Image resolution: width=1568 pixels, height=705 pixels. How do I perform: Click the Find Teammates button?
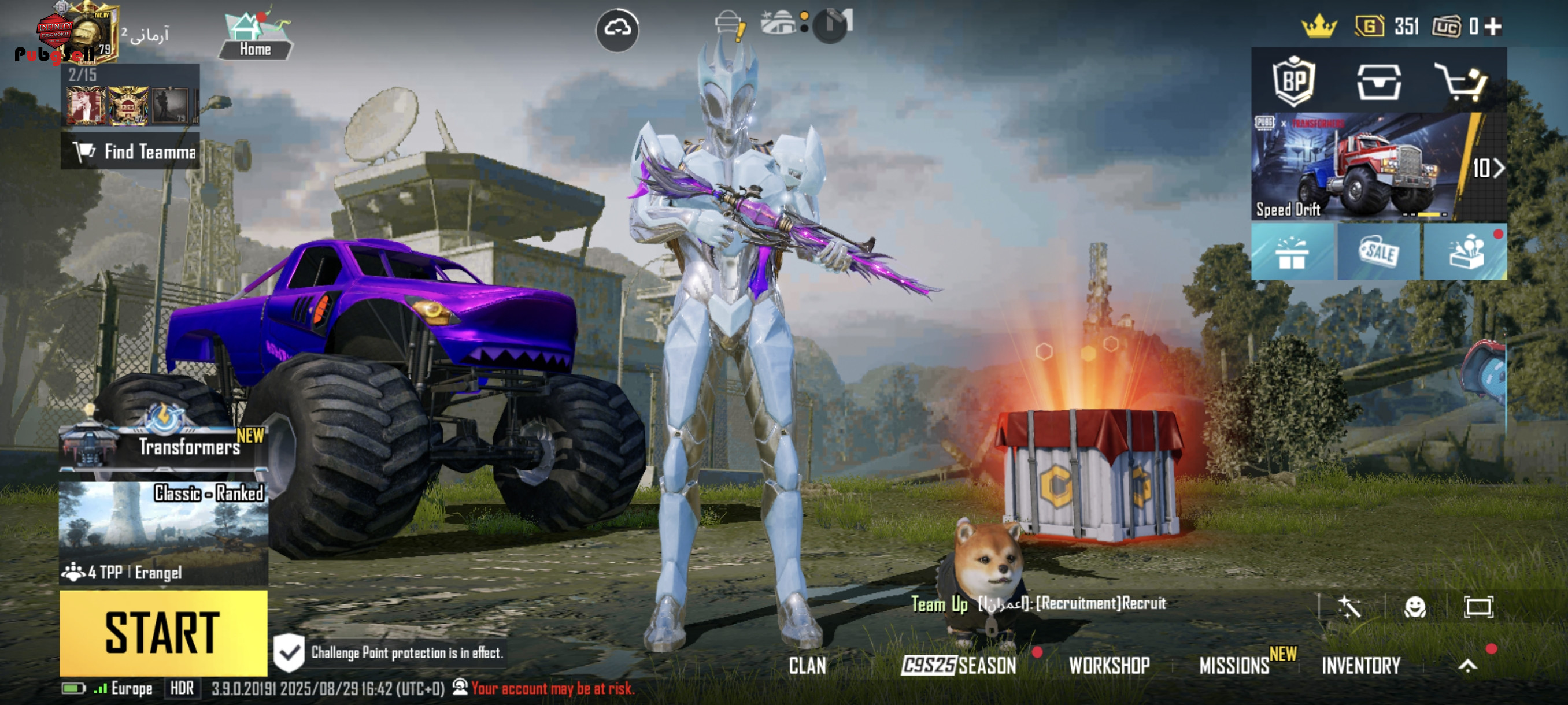(131, 151)
